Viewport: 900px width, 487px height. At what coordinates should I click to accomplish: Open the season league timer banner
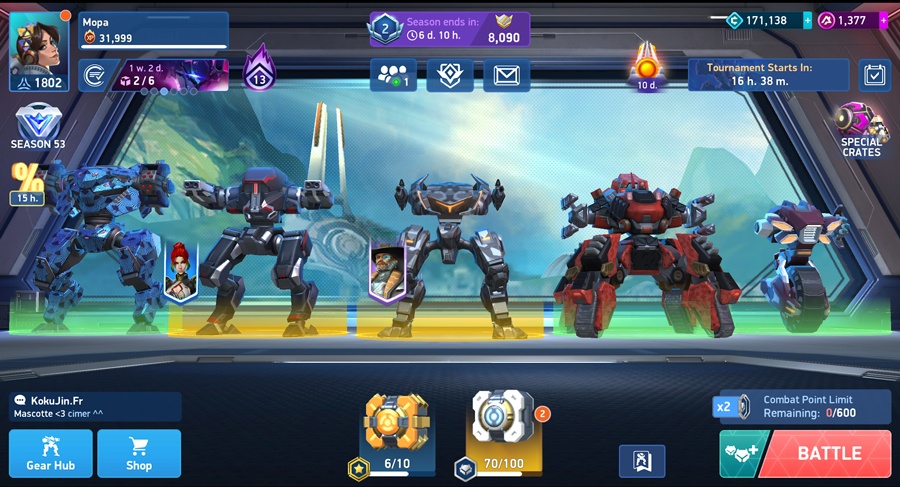point(450,29)
